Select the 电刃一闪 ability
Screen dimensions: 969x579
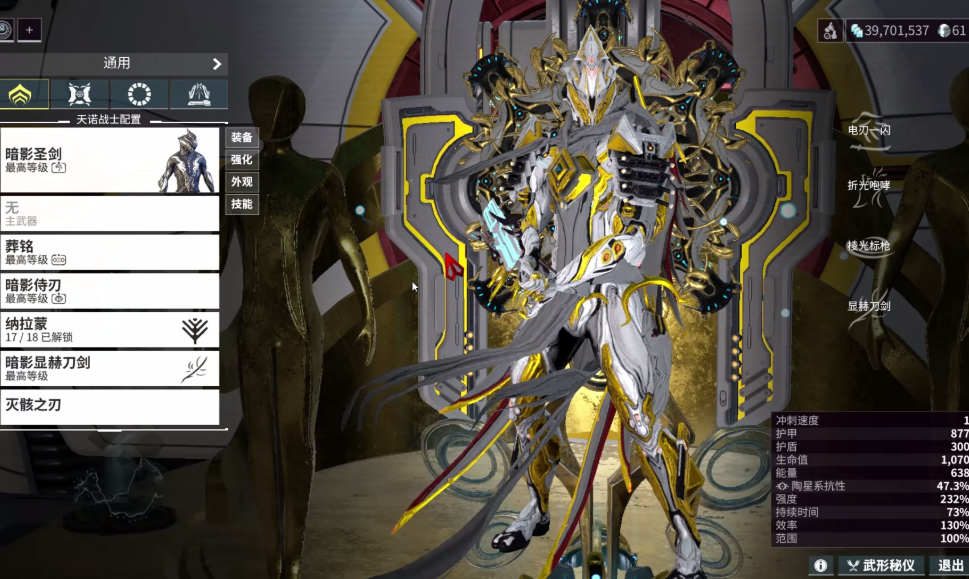869,130
